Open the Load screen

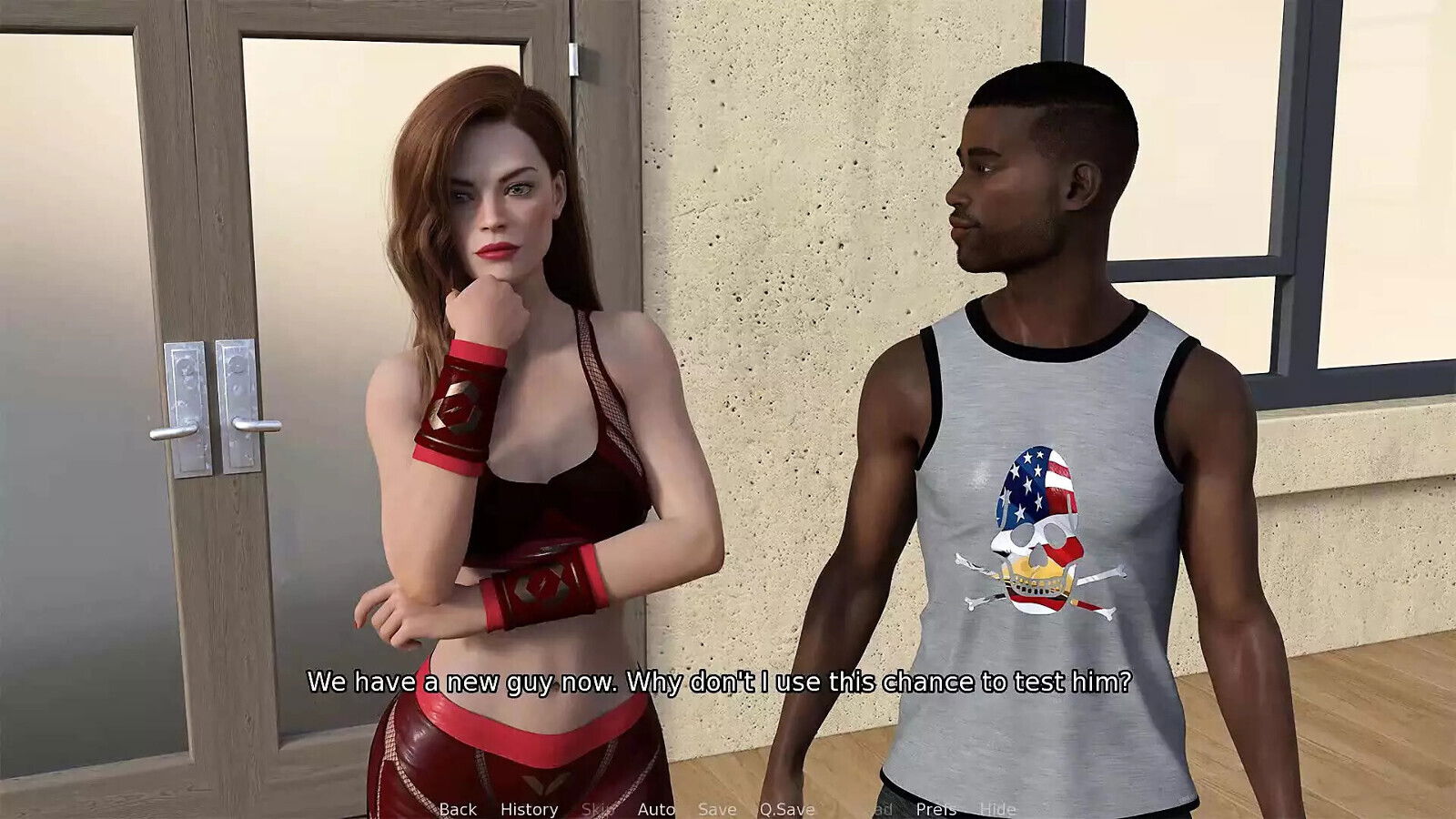(871, 809)
